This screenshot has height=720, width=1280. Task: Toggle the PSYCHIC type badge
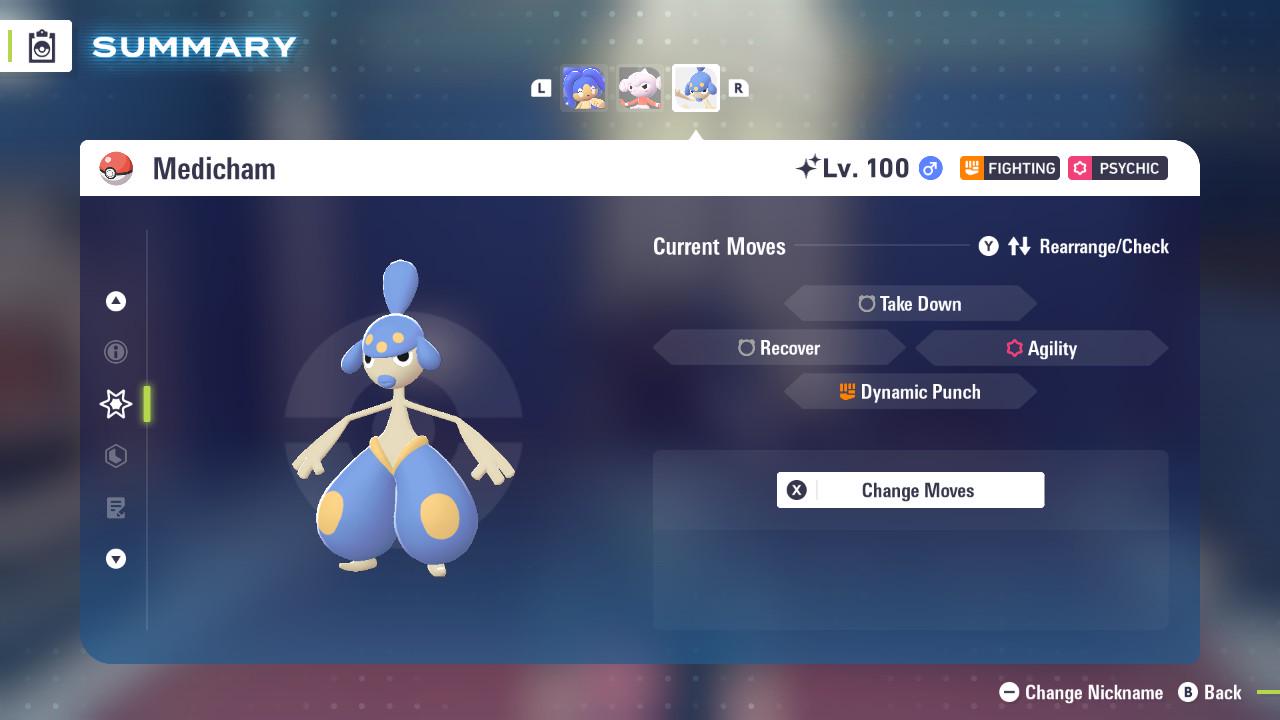pyautogui.click(x=1117, y=168)
